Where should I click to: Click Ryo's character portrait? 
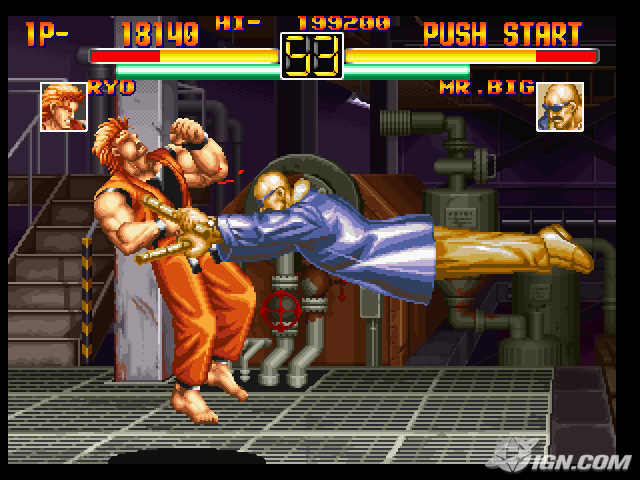click(x=63, y=107)
